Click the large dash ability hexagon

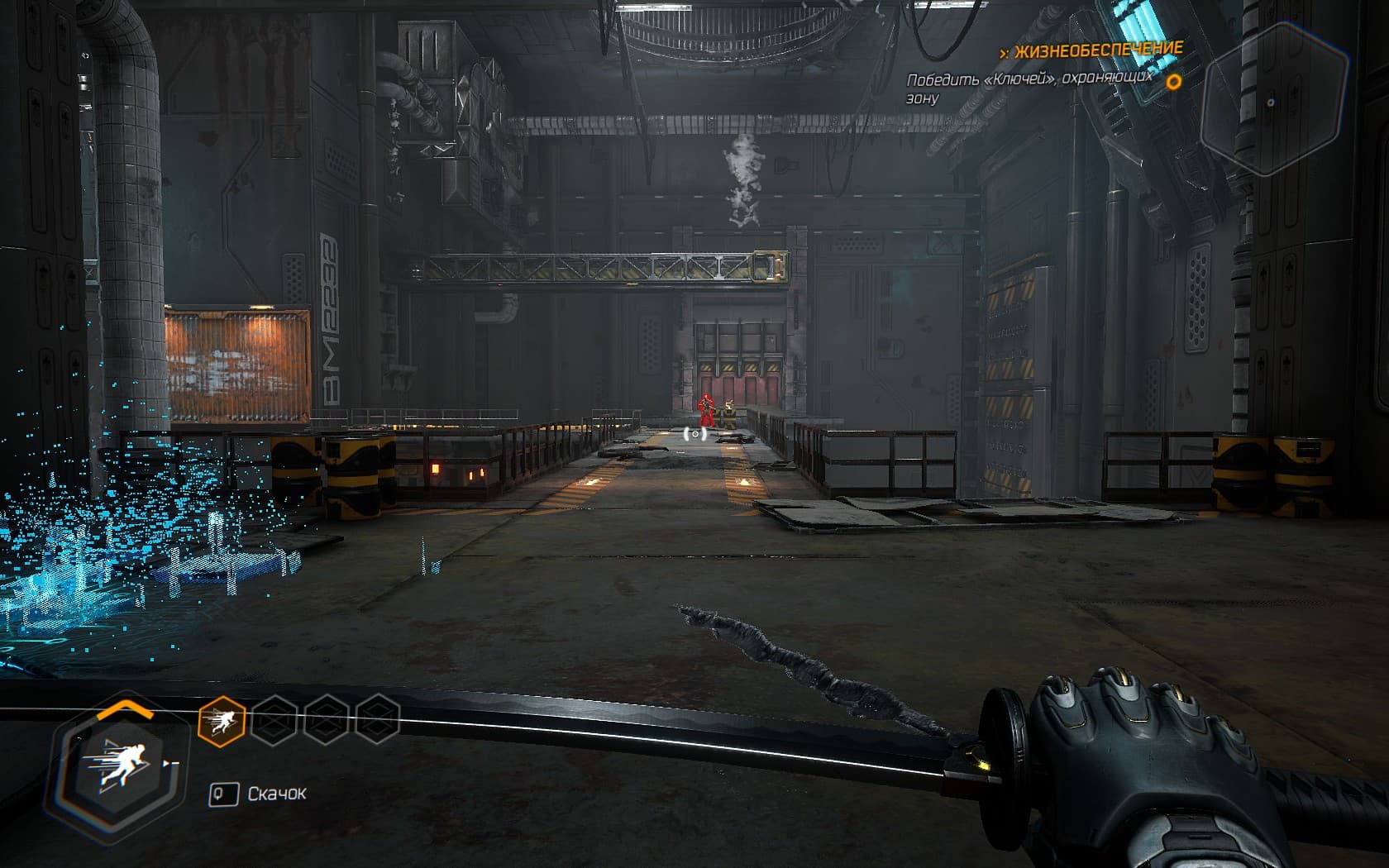tap(122, 761)
